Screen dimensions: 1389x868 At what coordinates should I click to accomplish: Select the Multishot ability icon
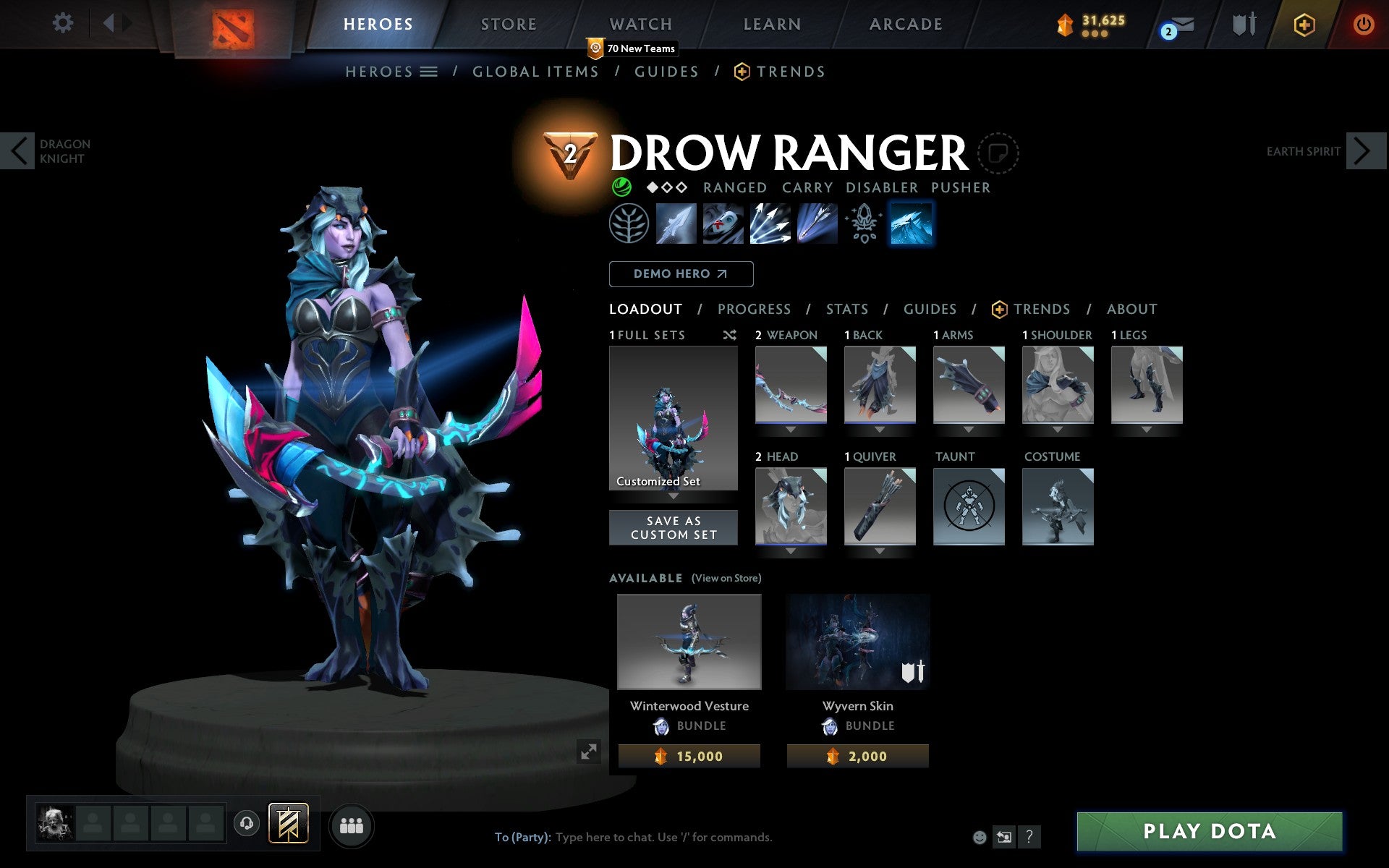[x=769, y=224]
